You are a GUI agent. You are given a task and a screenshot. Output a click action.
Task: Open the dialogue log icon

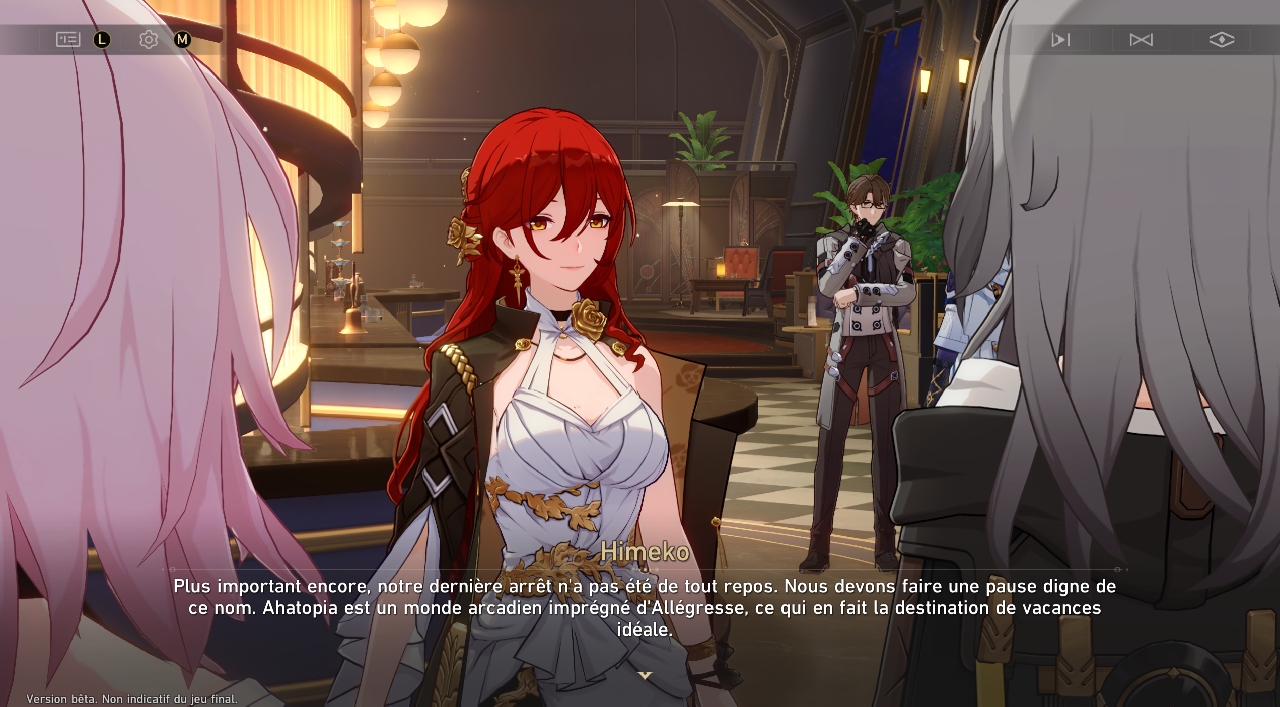coord(68,39)
